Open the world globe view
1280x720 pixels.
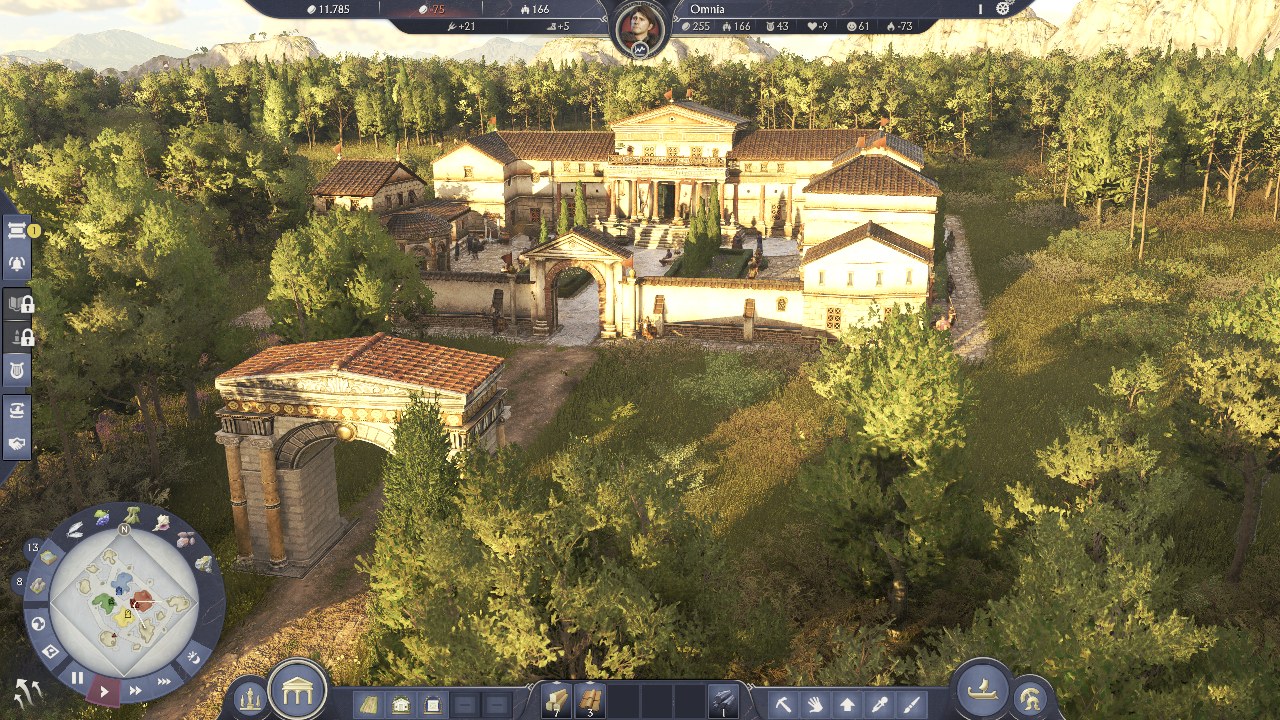tap(39, 624)
